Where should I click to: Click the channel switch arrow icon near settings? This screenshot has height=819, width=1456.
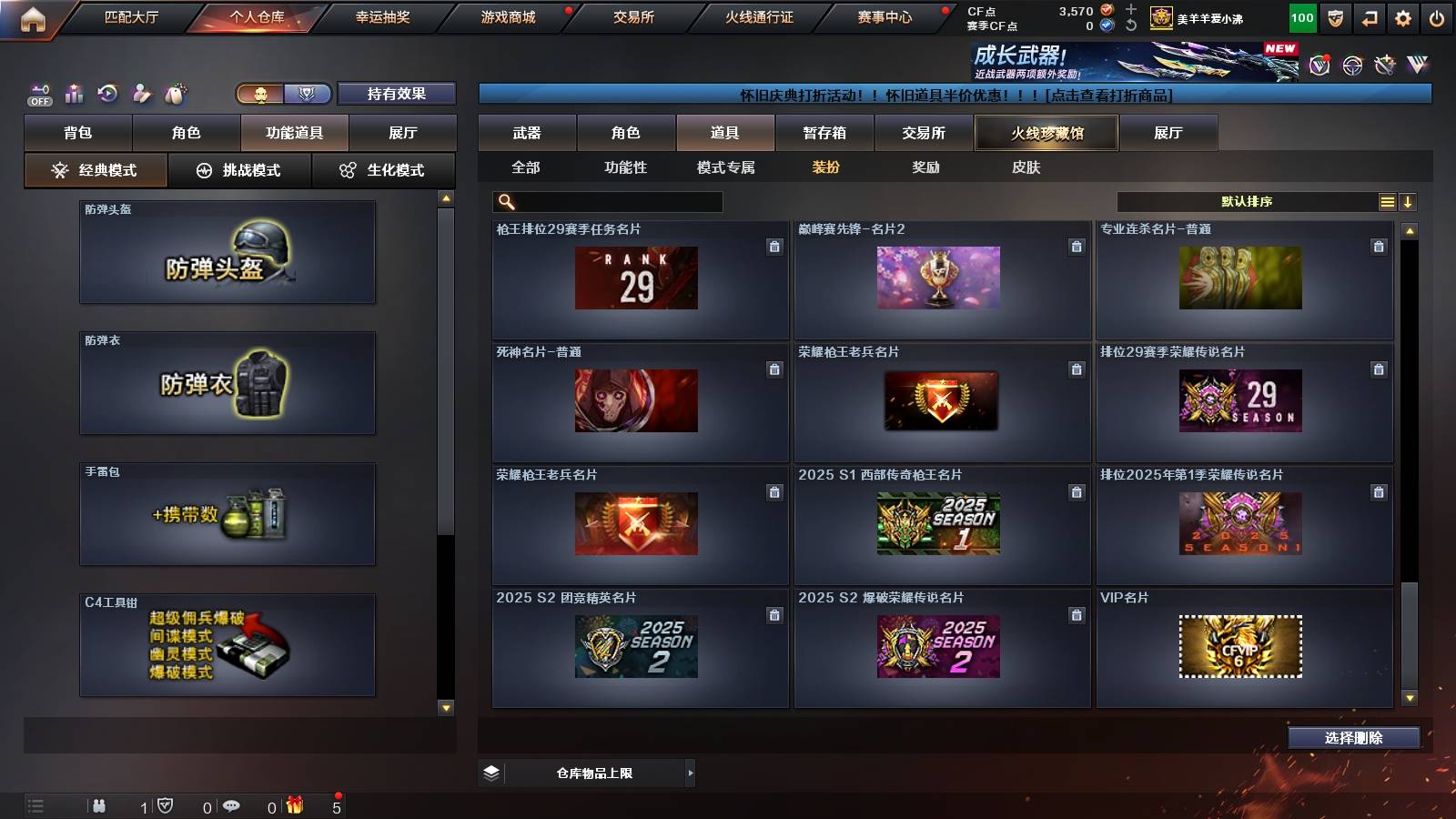(1369, 15)
